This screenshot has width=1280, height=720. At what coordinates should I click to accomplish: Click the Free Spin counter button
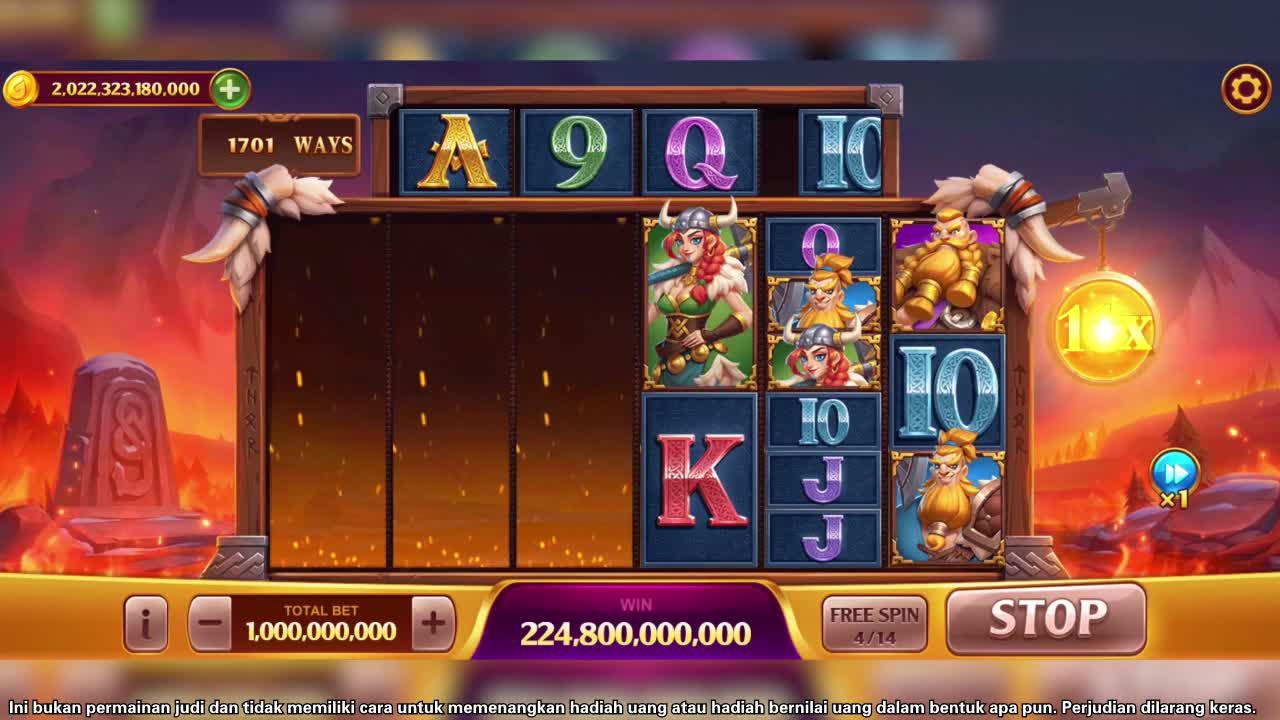[x=874, y=624]
